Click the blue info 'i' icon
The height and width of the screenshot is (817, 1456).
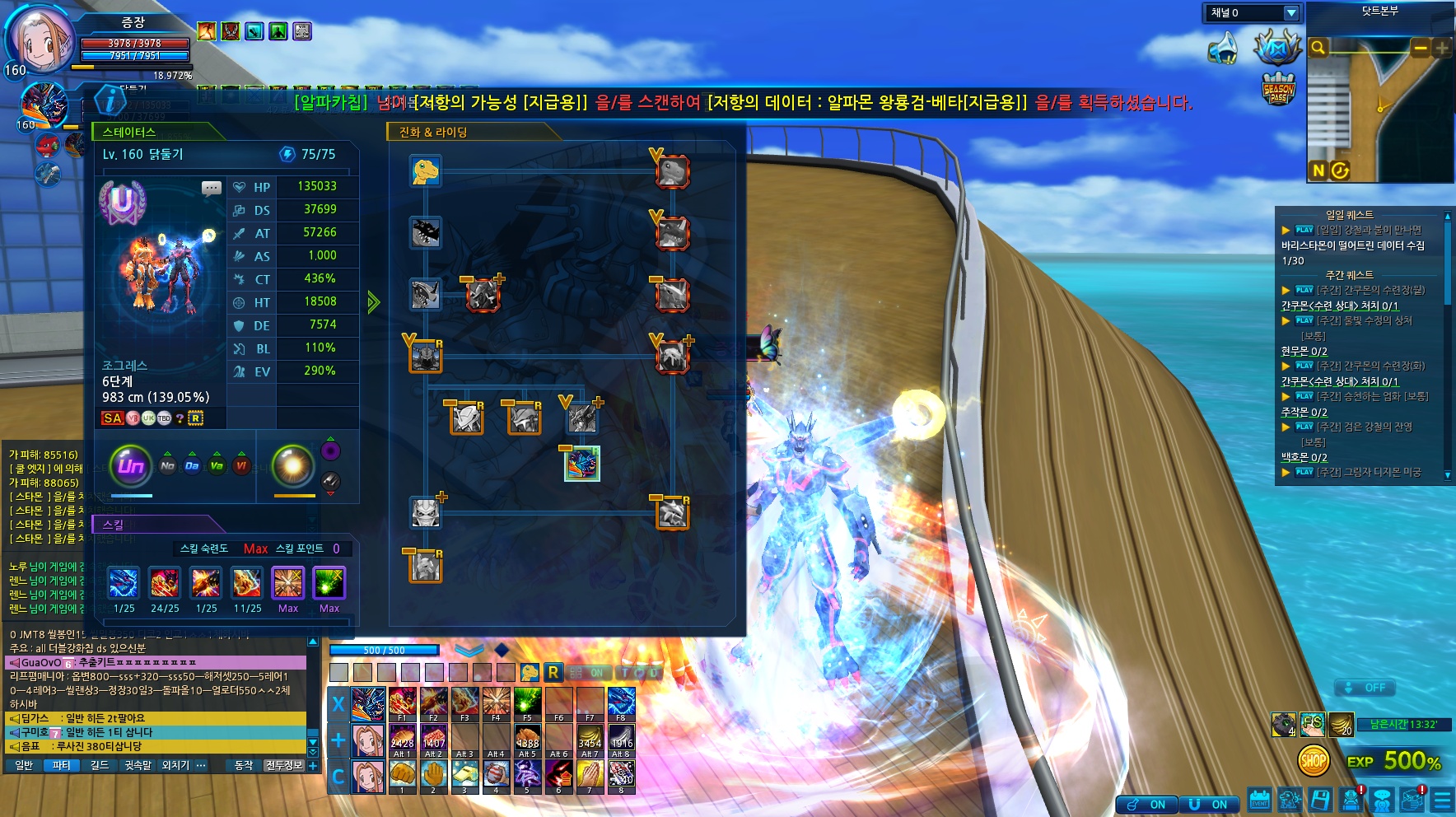click(x=110, y=100)
